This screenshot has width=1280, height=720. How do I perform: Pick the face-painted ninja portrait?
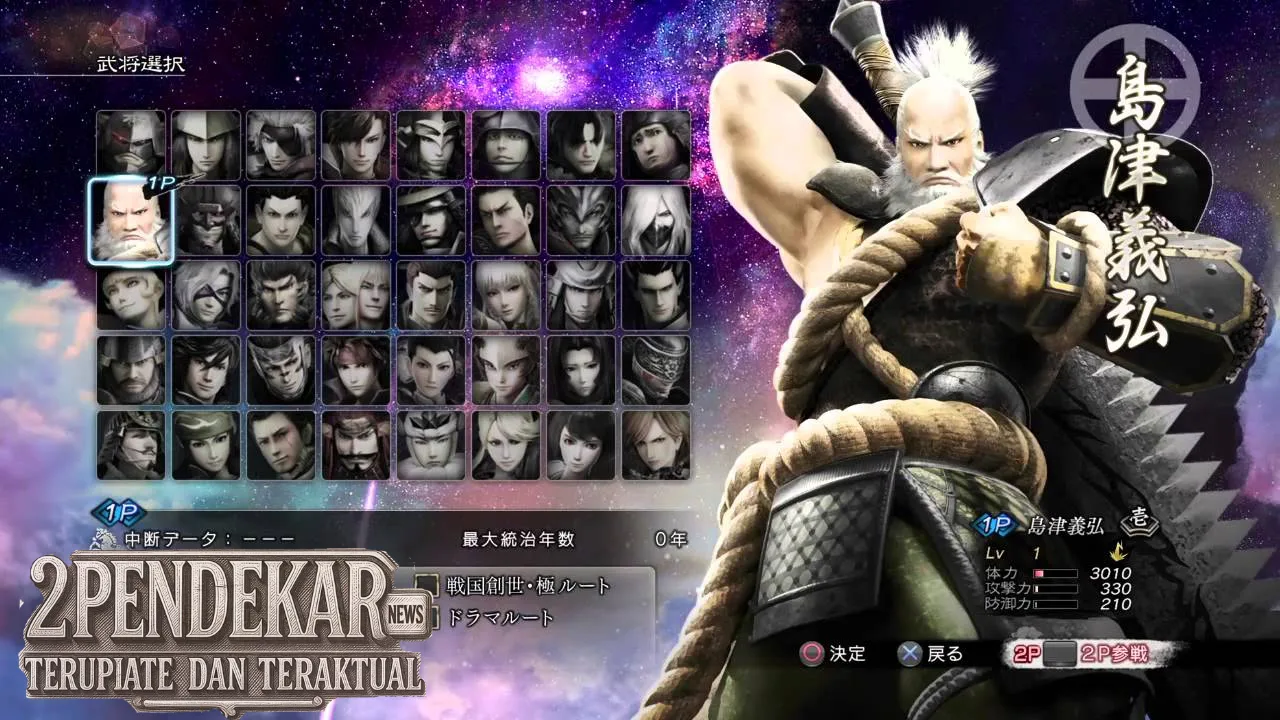[281, 370]
